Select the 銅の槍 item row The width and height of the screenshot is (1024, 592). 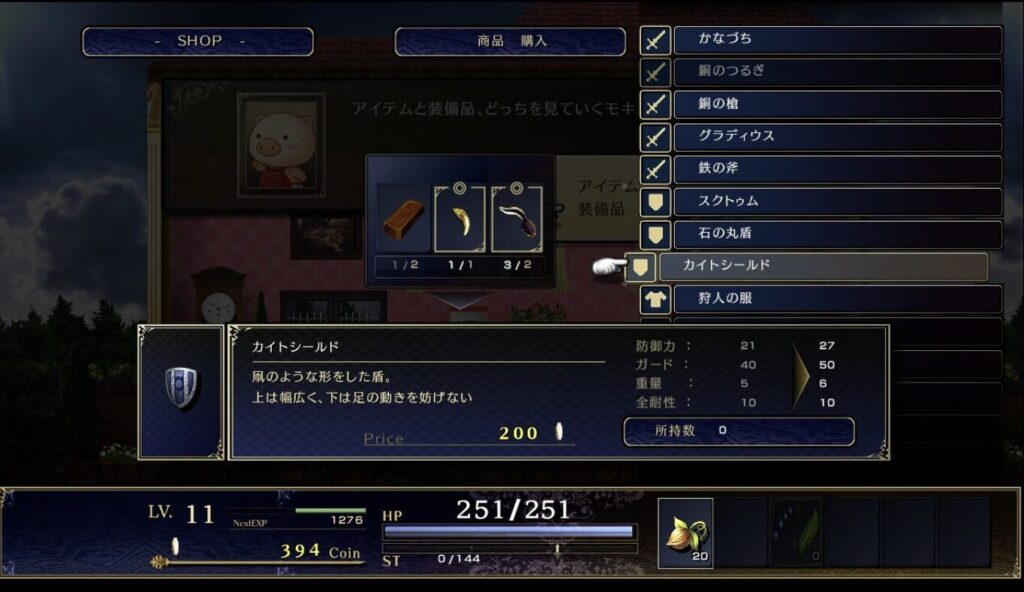coord(837,104)
